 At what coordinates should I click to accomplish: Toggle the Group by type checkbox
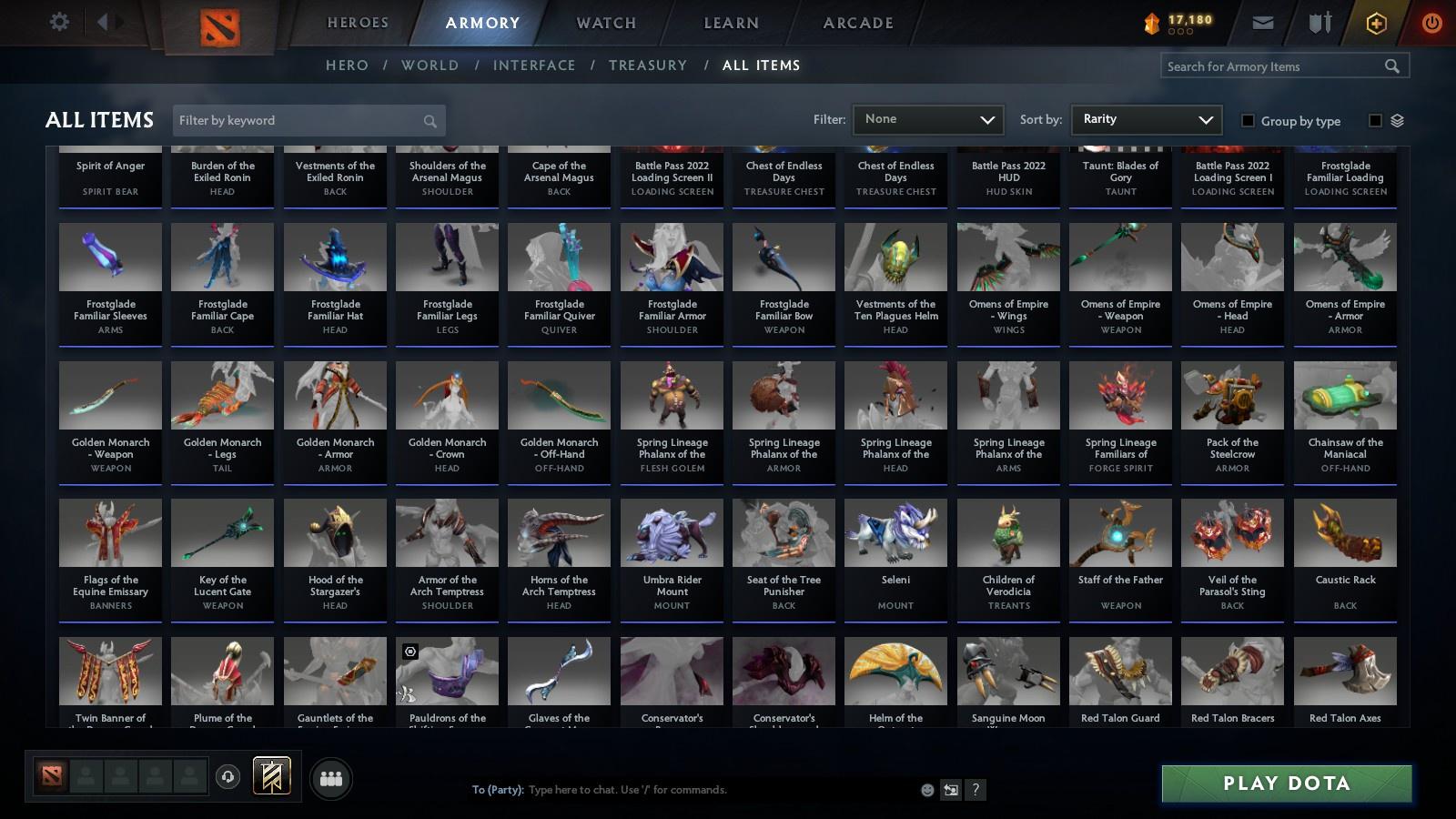pos(1249,121)
